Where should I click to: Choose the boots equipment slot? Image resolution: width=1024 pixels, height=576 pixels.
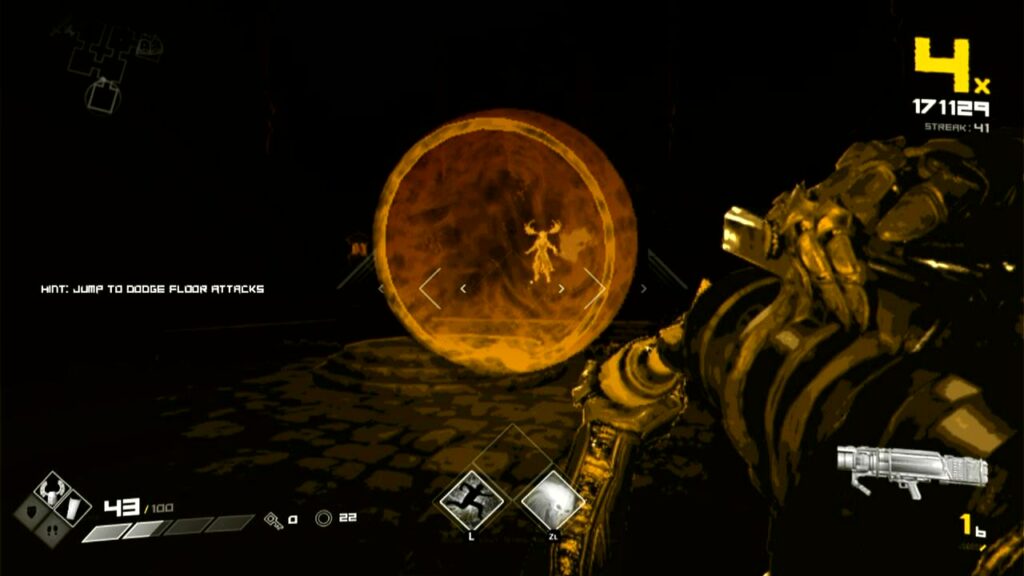(x=52, y=530)
